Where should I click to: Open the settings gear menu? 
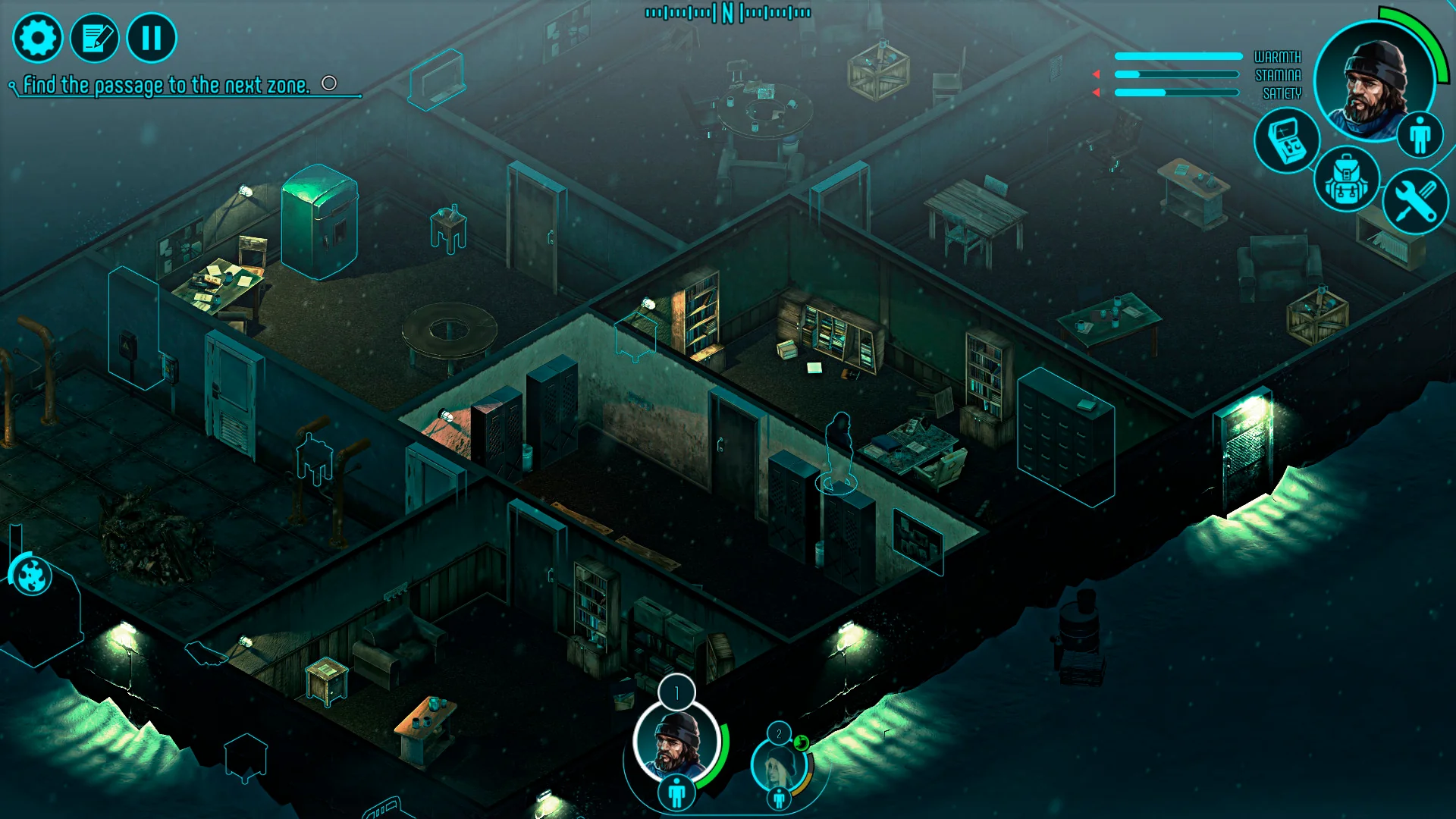click(x=39, y=36)
